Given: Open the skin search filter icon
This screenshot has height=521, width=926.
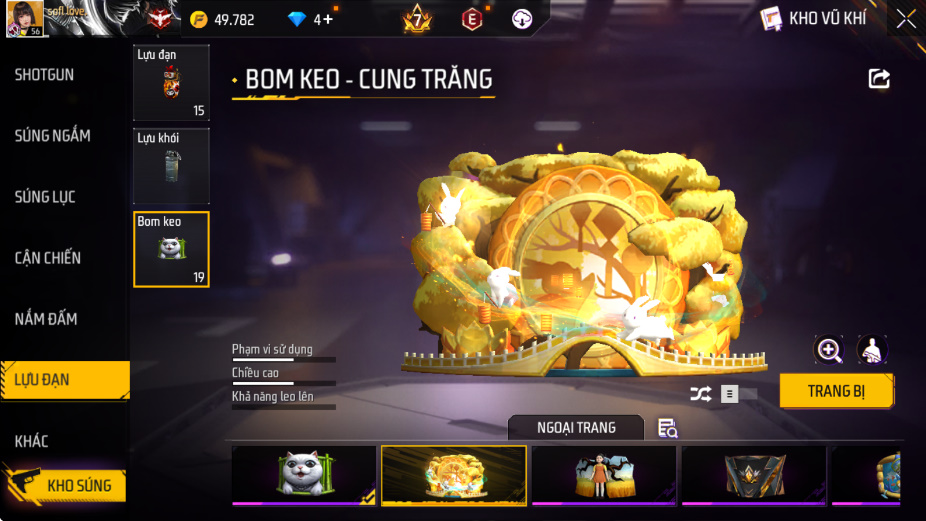Looking at the screenshot, I should (668, 428).
